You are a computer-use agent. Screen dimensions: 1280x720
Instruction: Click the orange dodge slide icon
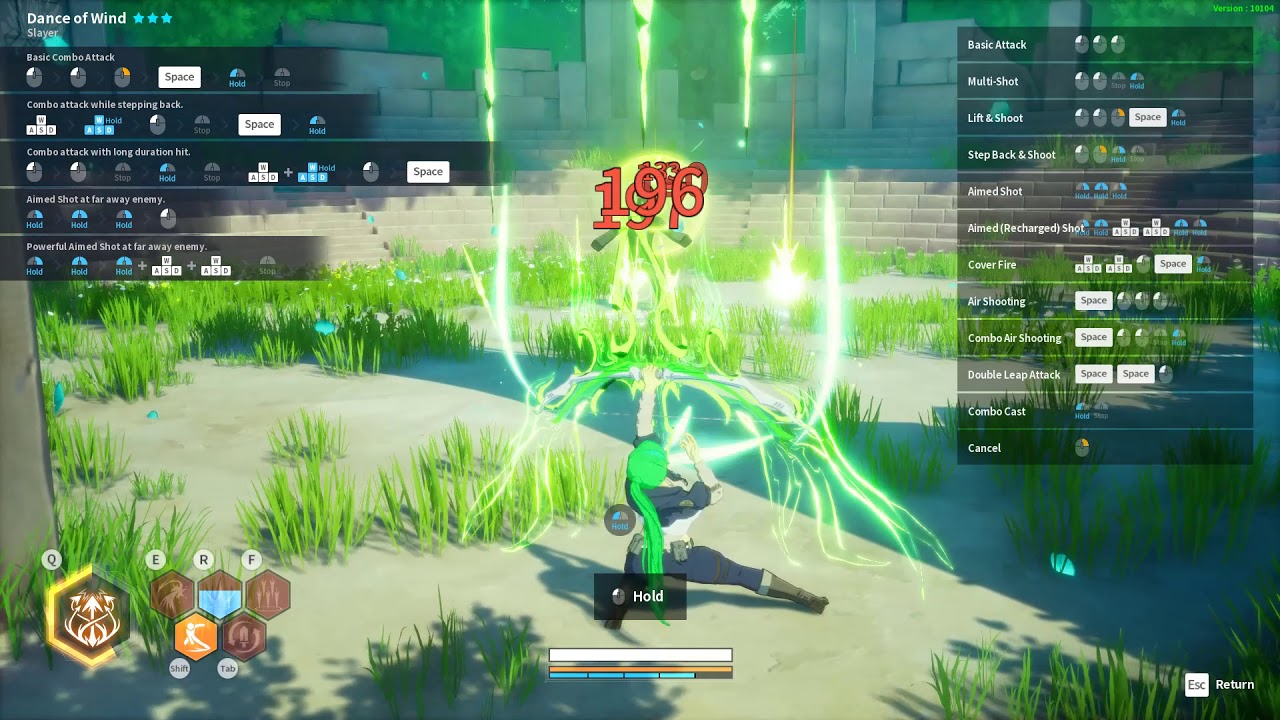point(196,636)
